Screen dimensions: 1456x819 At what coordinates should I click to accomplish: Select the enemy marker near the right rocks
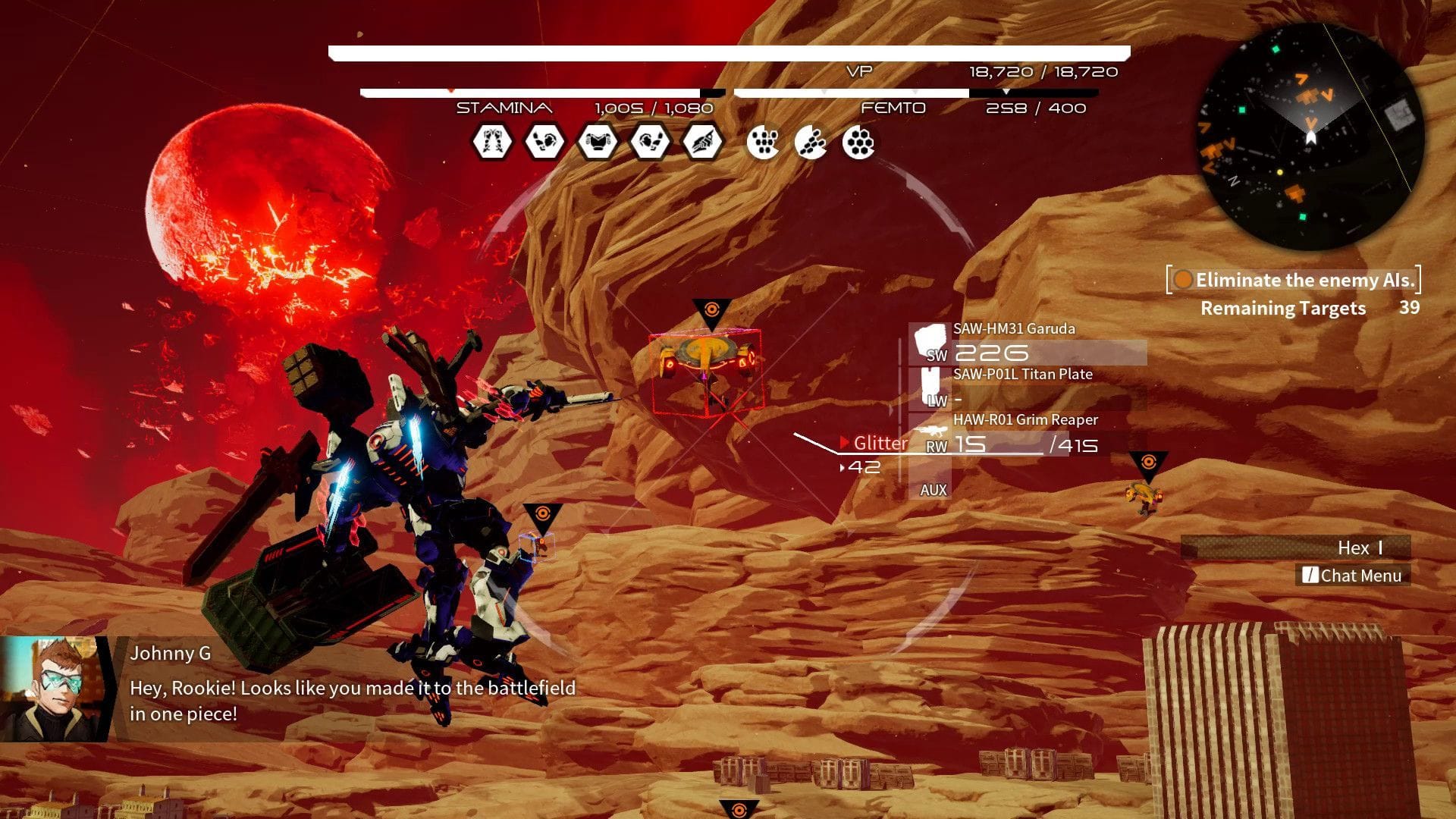point(1147,460)
